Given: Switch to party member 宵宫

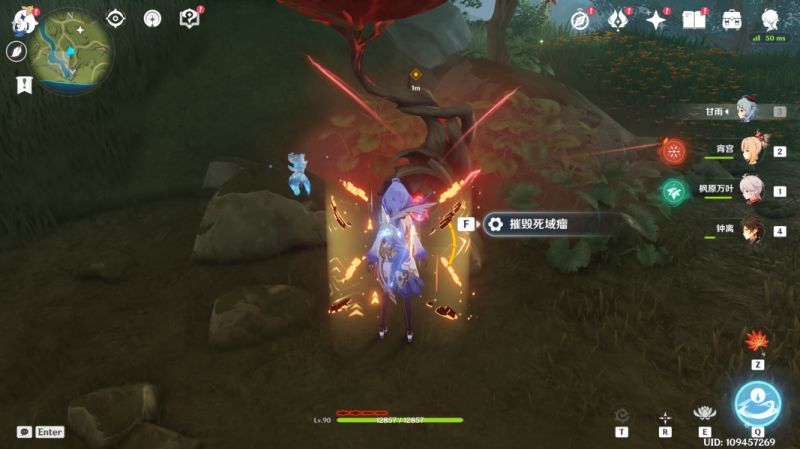Looking at the screenshot, I should pyautogui.click(x=754, y=150).
